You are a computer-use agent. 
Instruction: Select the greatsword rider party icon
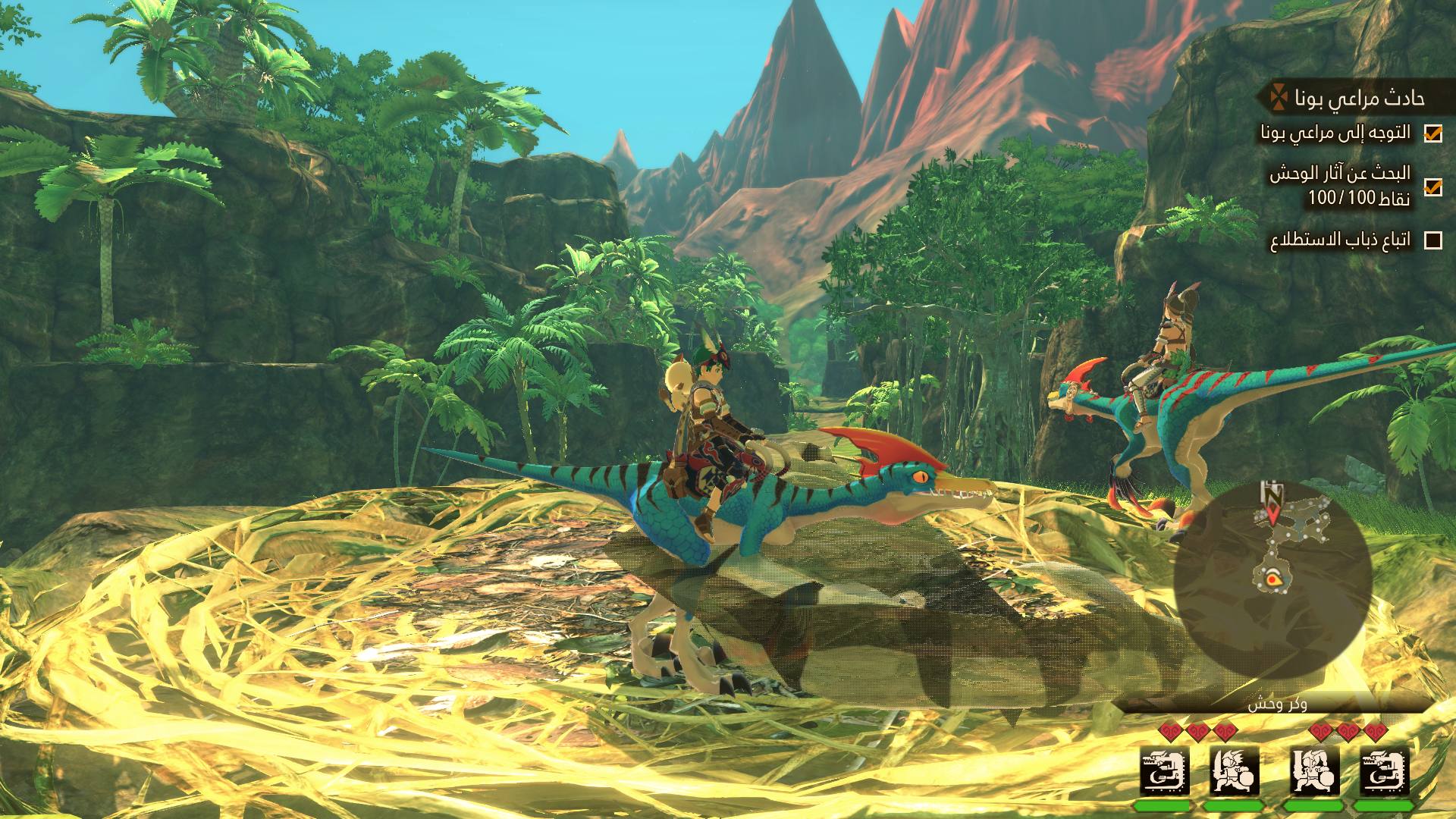pos(1315,770)
